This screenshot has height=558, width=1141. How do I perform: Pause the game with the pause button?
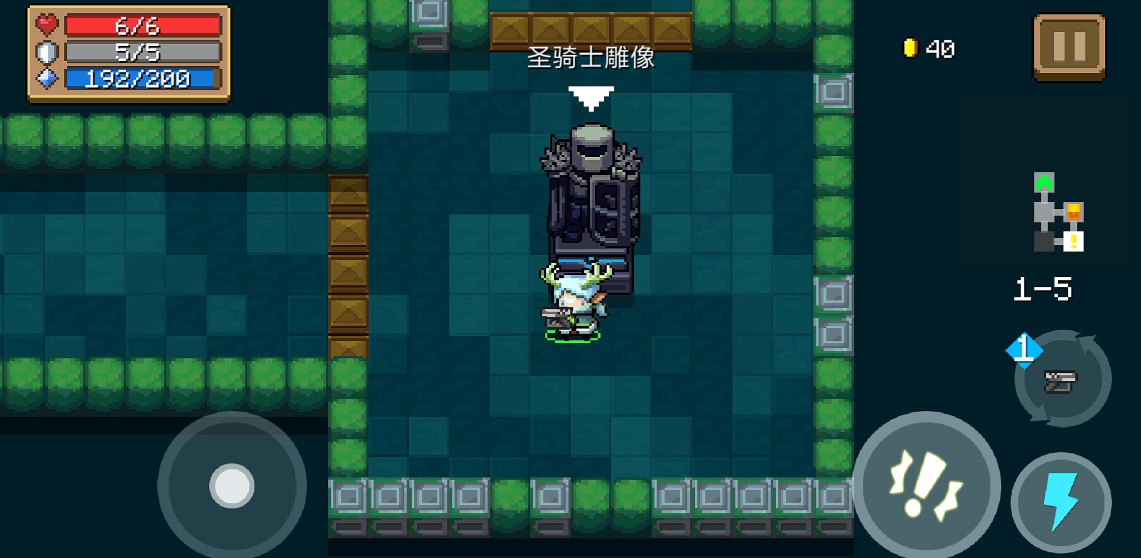click(1068, 47)
